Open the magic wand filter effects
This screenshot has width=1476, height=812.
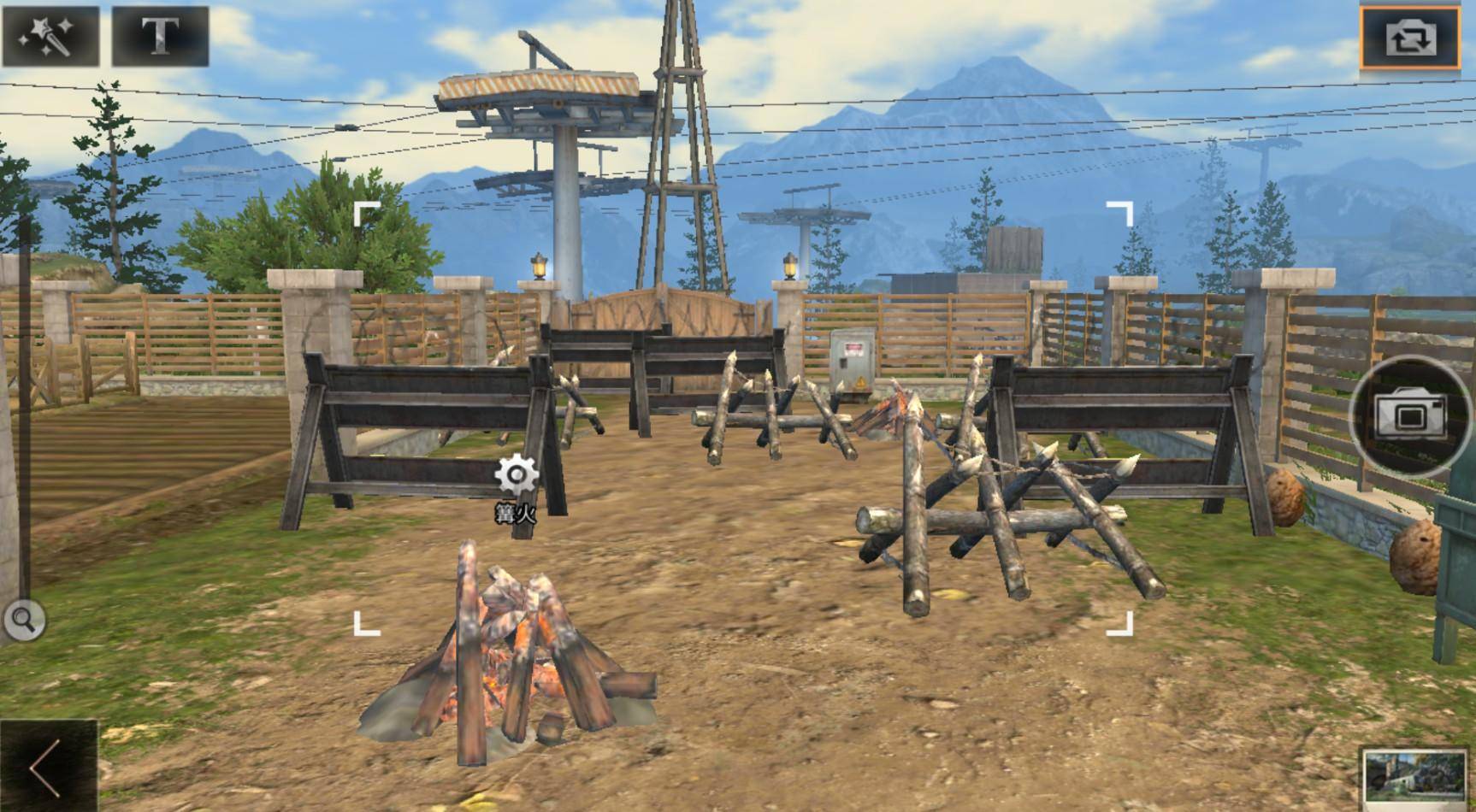(x=50, y=36)
